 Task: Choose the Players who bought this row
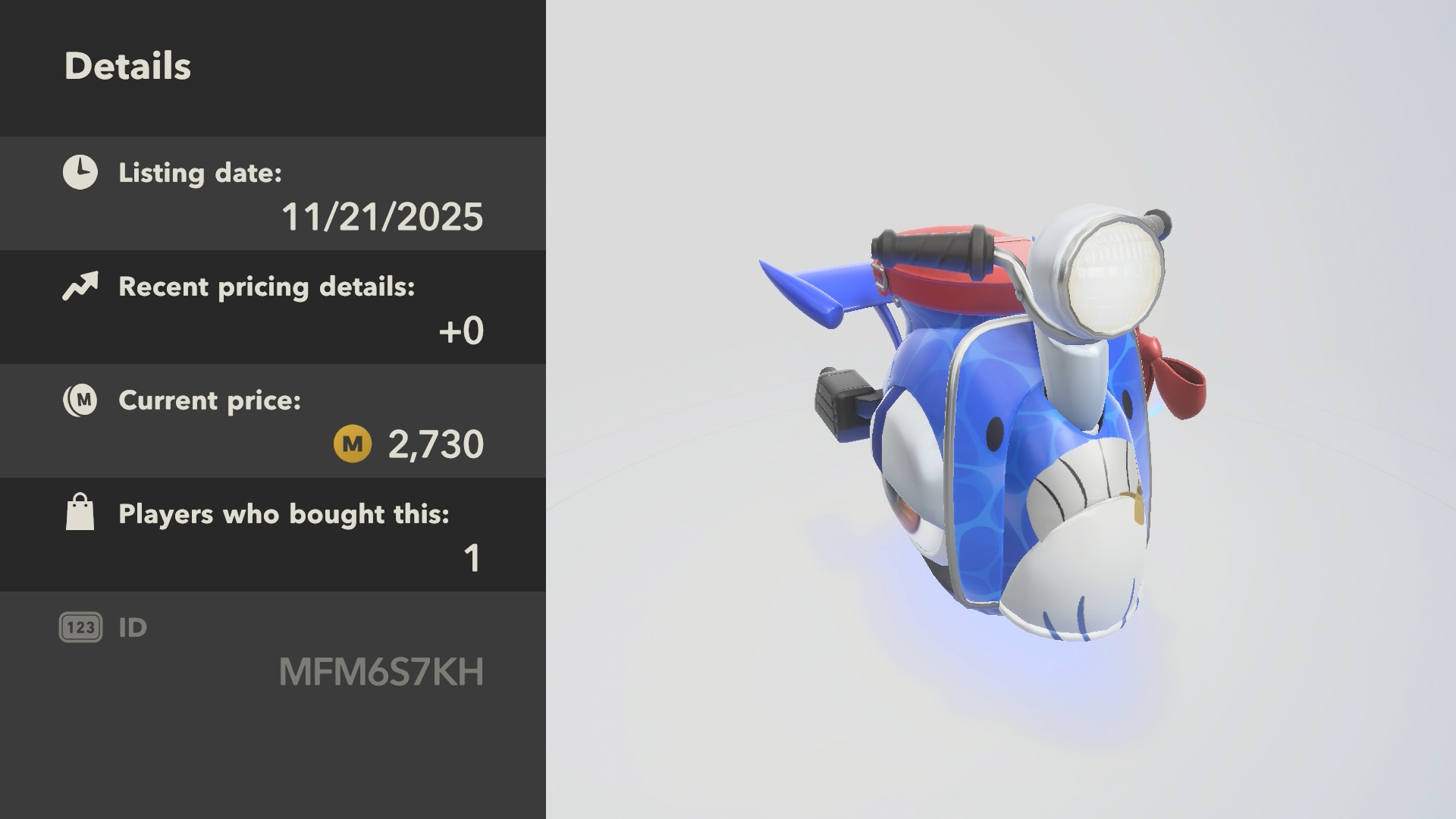273,535
